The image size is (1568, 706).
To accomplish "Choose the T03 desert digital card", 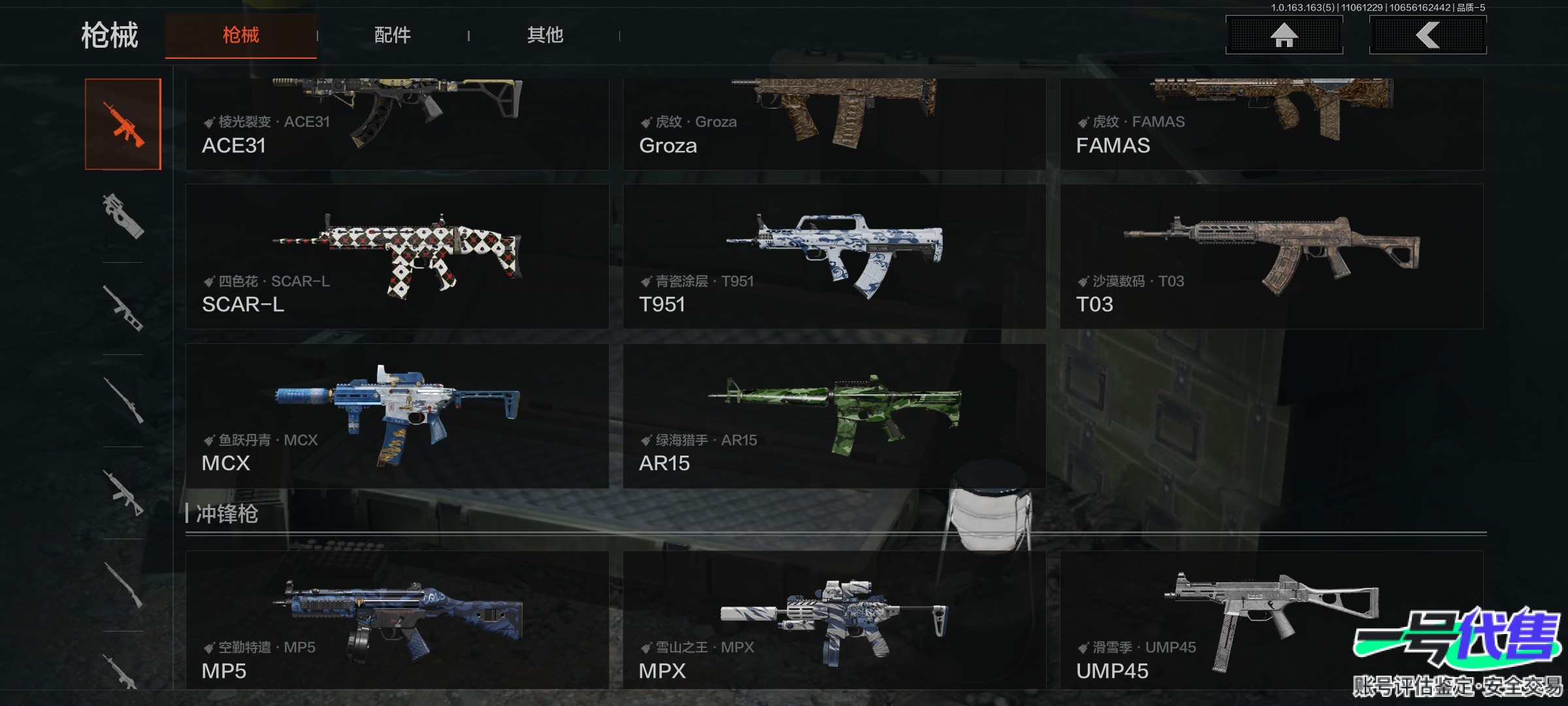I will [x=1271, y=256].
